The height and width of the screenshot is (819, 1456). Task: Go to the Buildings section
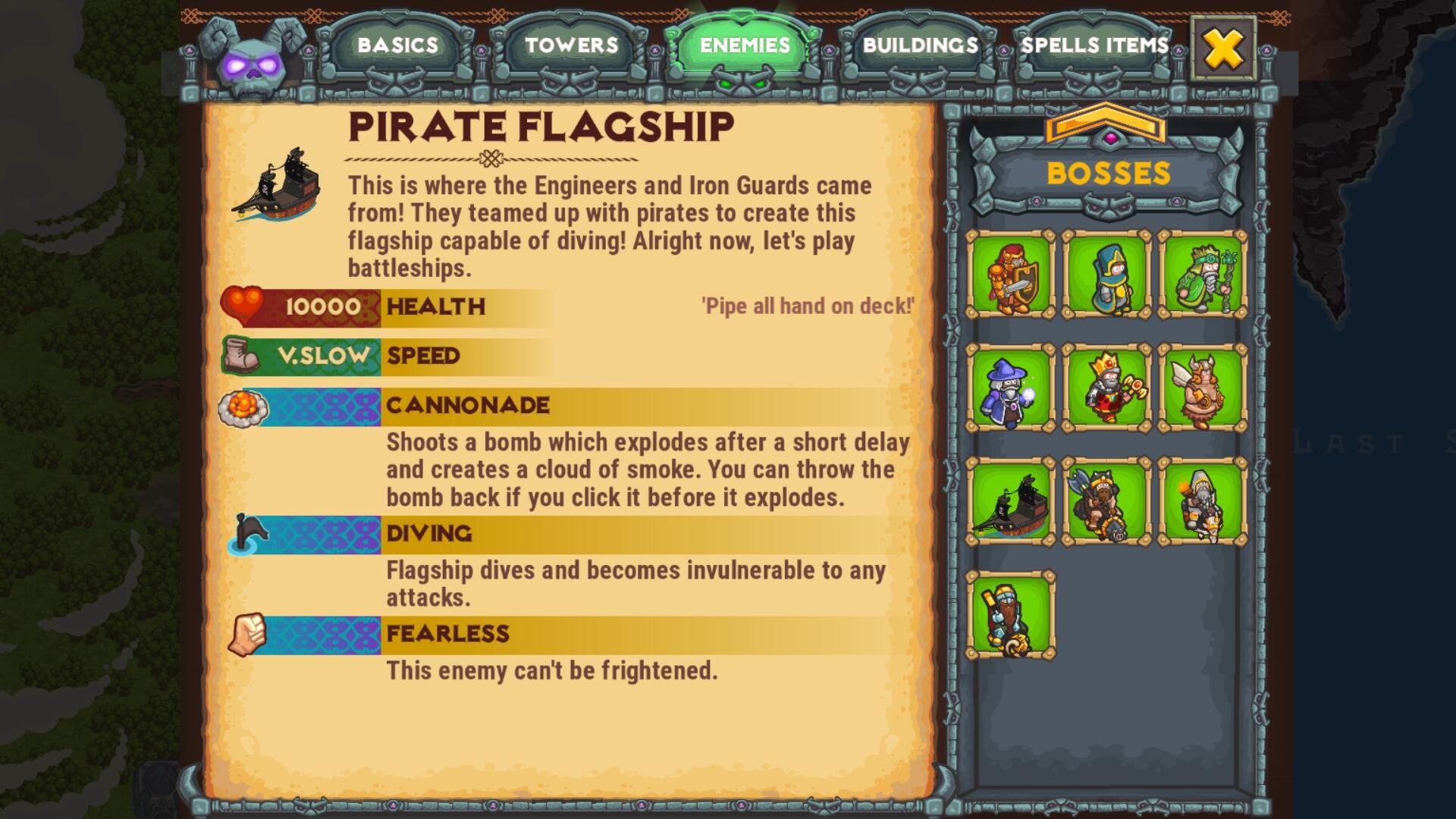(x=921, y=45)
